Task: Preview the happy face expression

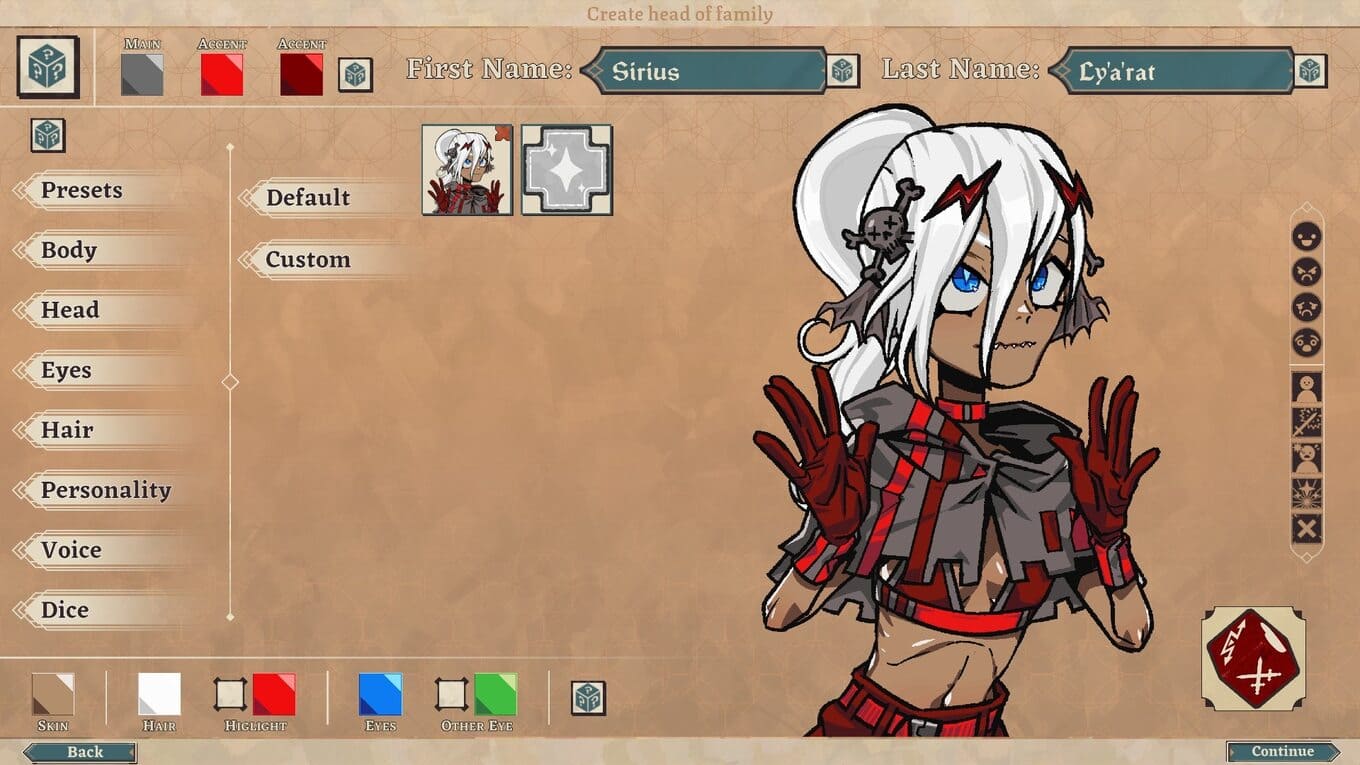Action: click(1307, 237)
